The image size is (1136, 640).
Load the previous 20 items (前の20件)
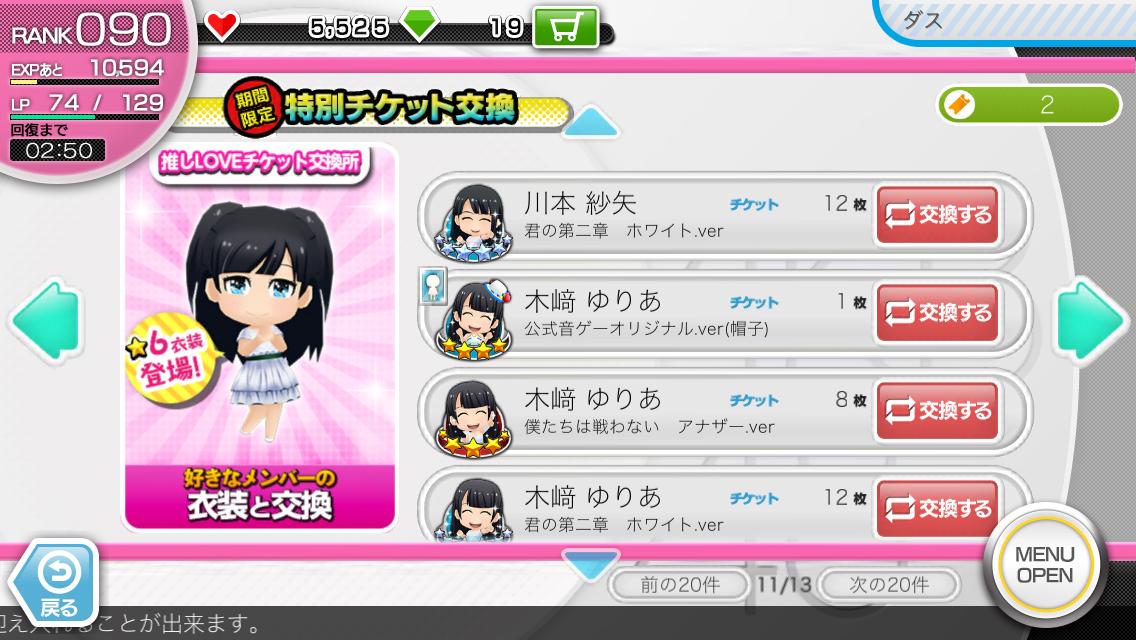click(x=680, y=584)
